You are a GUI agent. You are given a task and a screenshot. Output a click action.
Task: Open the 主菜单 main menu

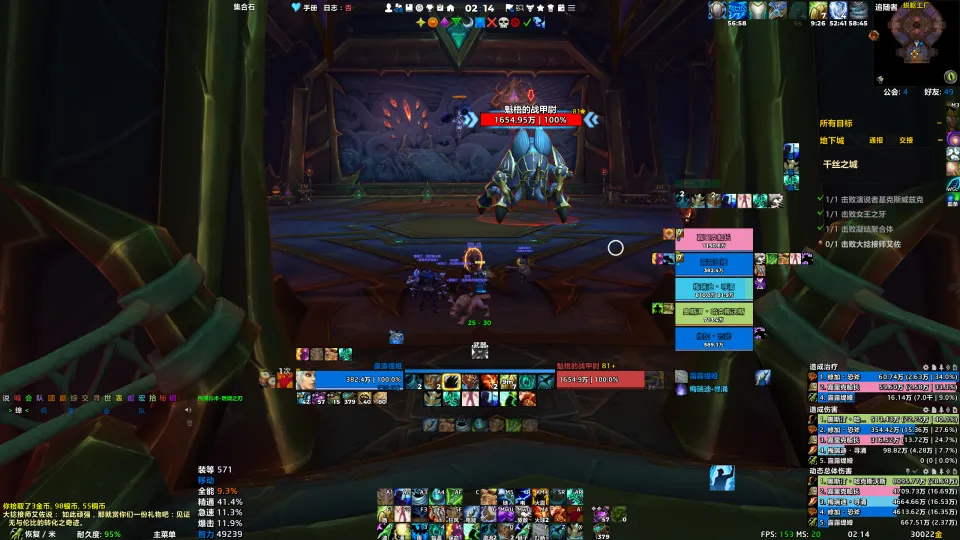pos(164,534)
